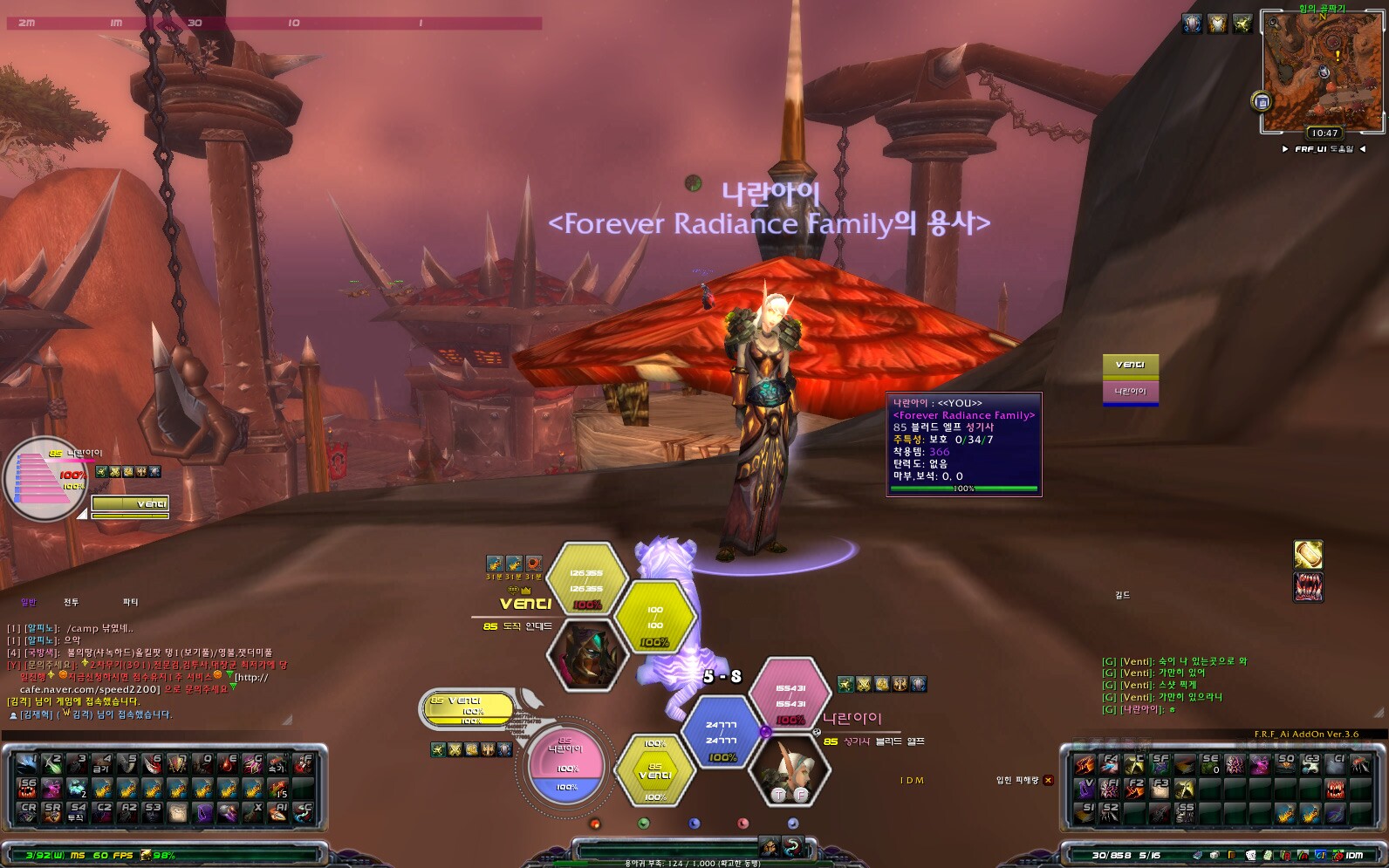The width and height of the screenshot is (1389, 868).
Task: Activate the action slot labeled CR
Action: click(x=28, y=813)
